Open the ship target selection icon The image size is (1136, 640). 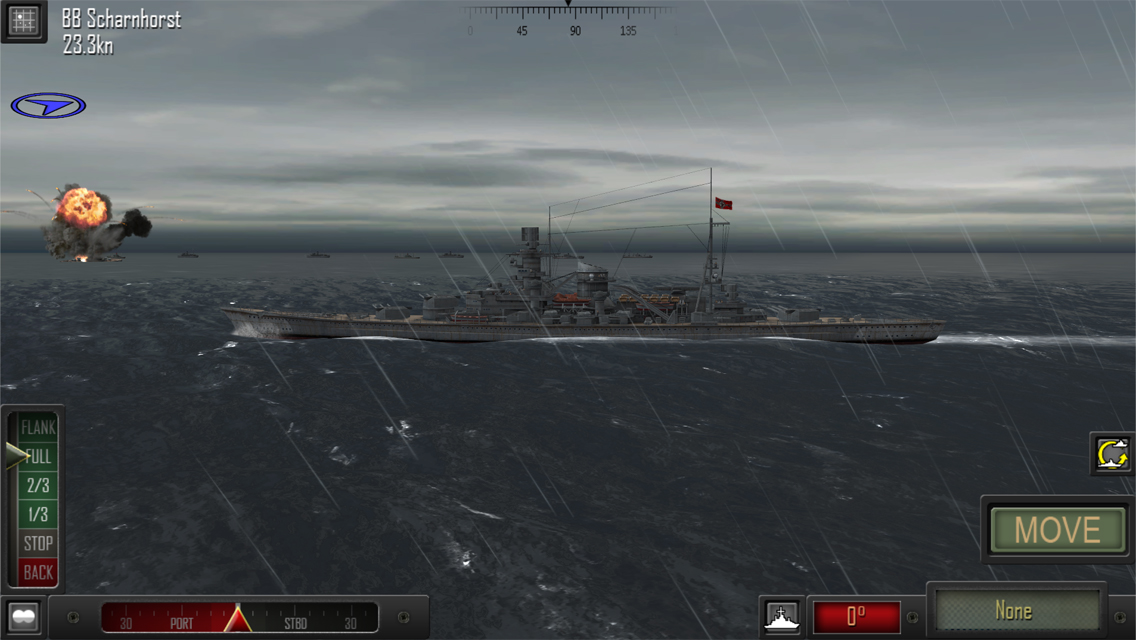(x=781, y=617)
